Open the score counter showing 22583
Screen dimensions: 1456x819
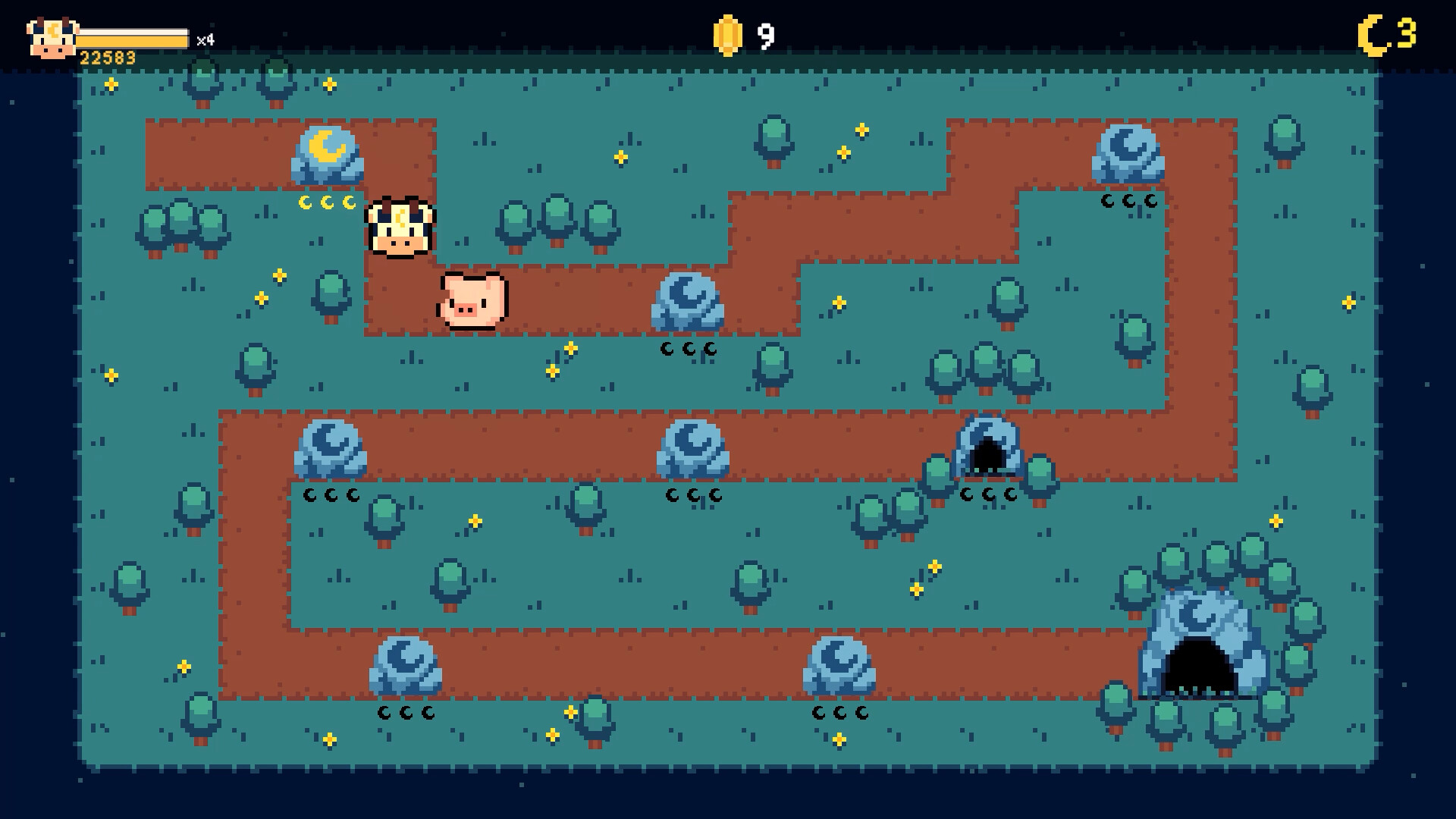click(x=108, y=56)
